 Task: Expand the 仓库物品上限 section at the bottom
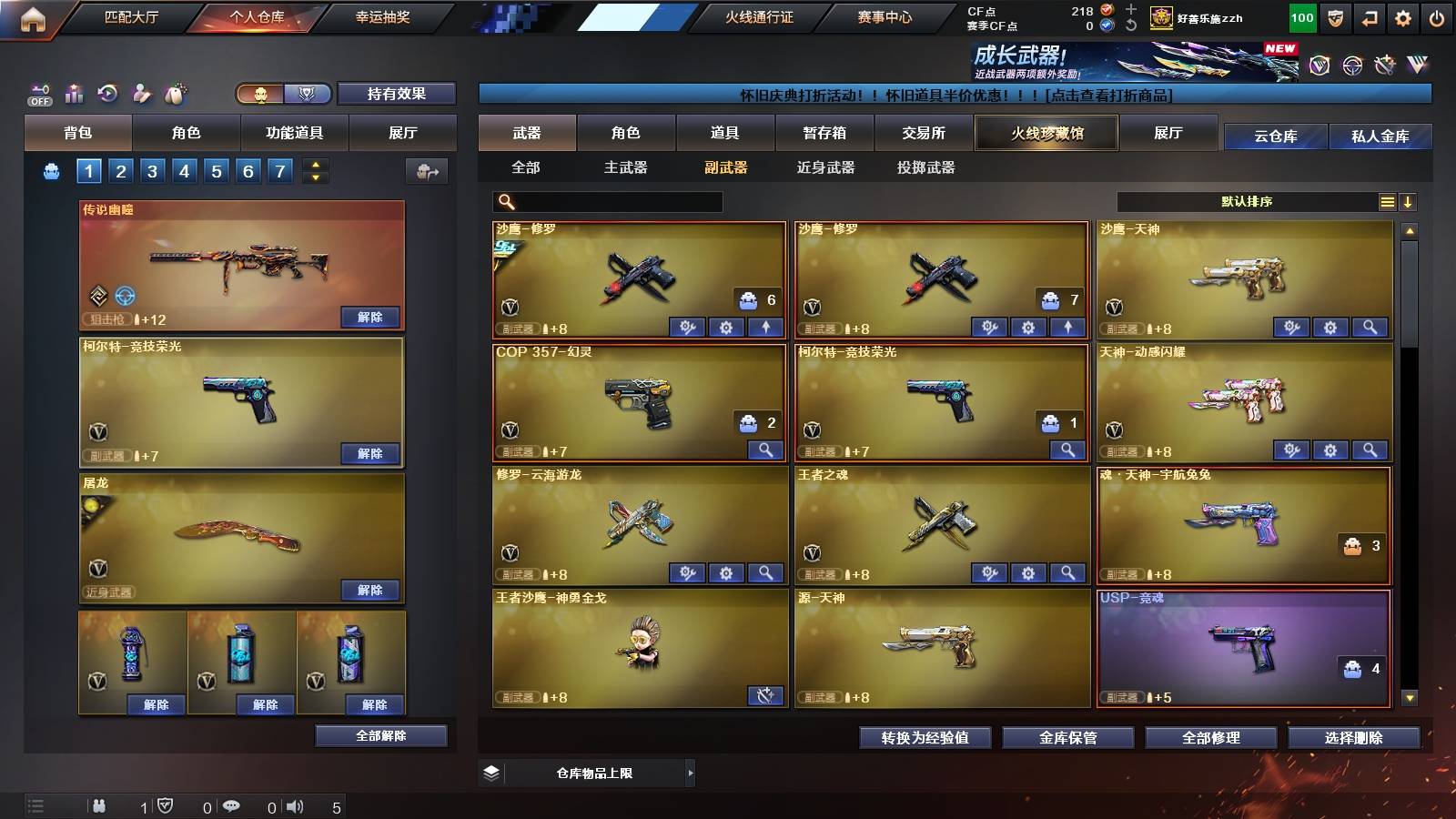[x=692, y=773]
